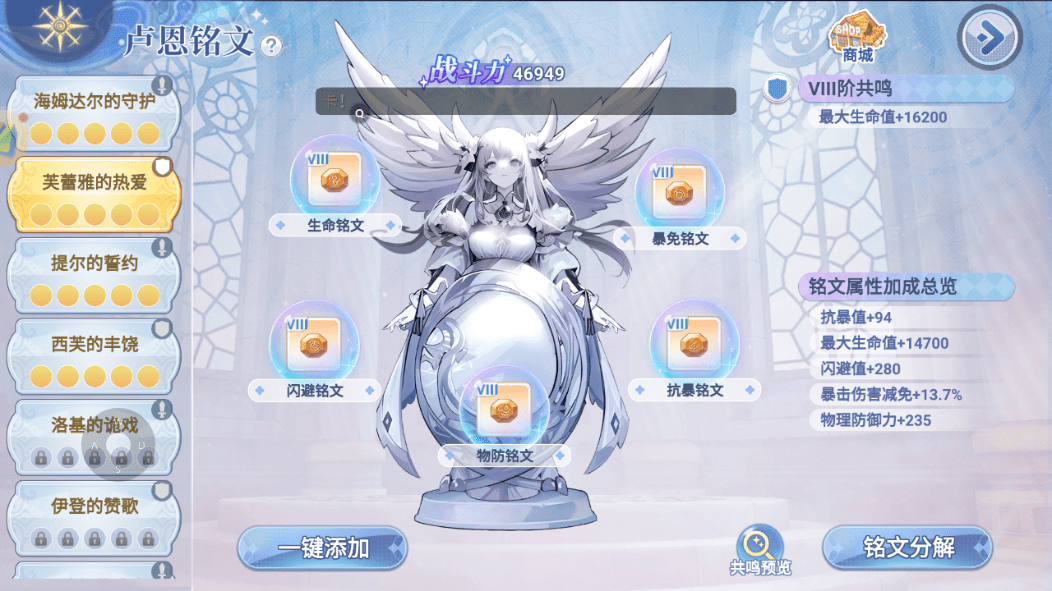1052x591 pixels.
Task: Open the 商城 shop
Action: point(857,38)
